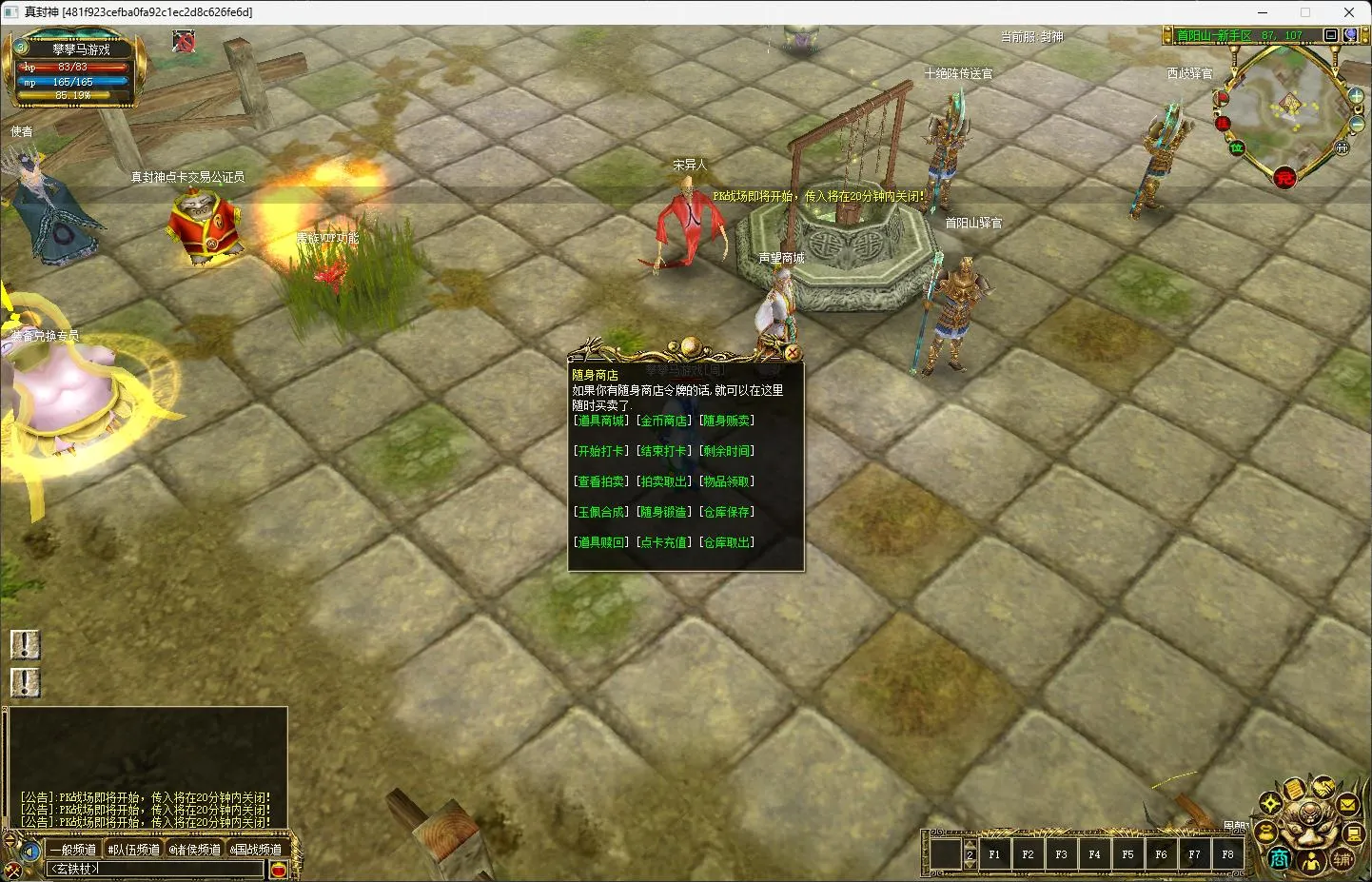Zoom out the minimap with the minus button
The height and width of the screenshot is (882, 1372).
1356,125
